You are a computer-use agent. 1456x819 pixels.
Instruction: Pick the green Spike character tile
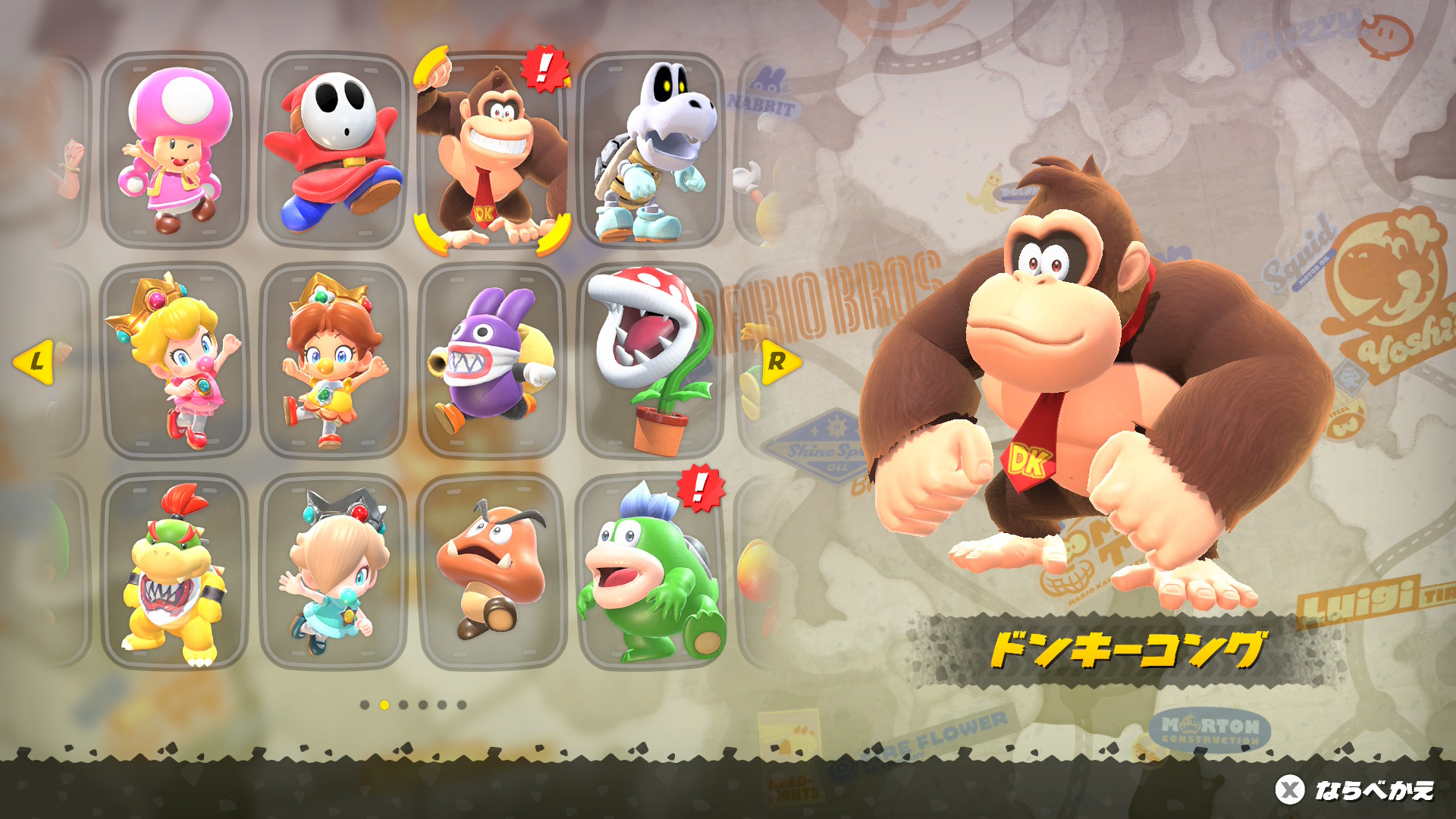click(x=652, y=572)
